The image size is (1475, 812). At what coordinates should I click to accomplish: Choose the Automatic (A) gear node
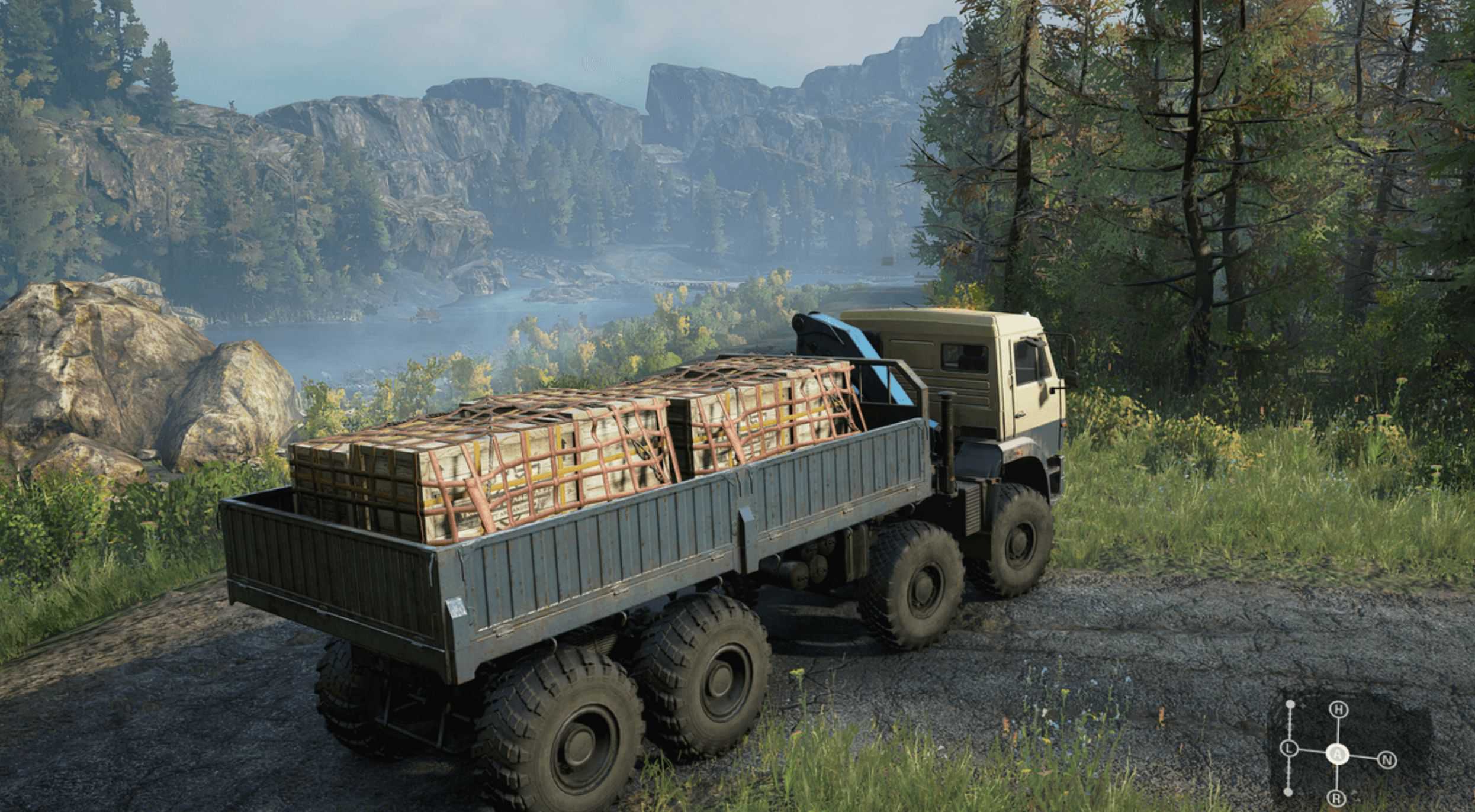(x=1337, y=754)
